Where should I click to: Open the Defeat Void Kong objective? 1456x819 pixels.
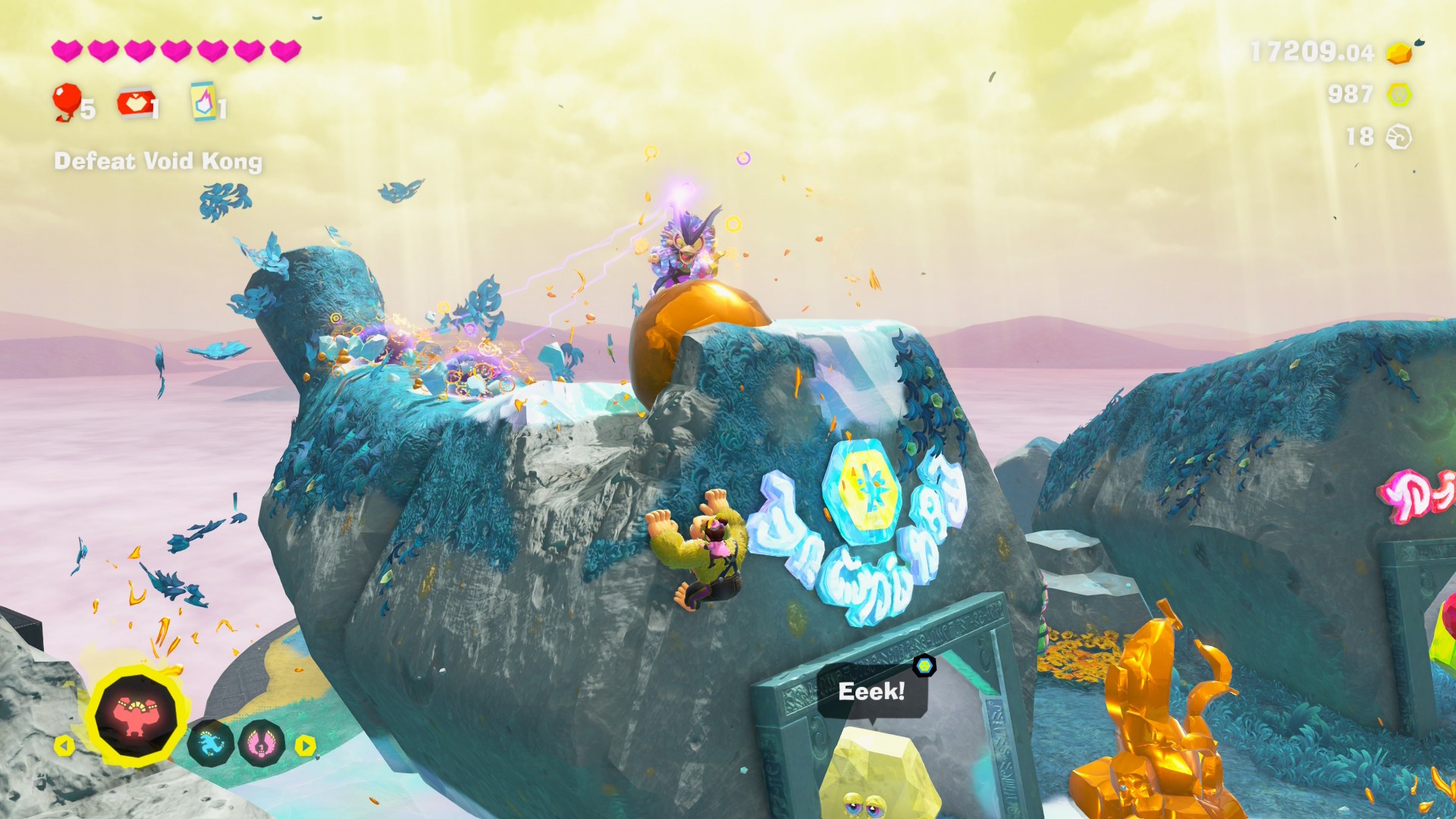click(158, 162)
